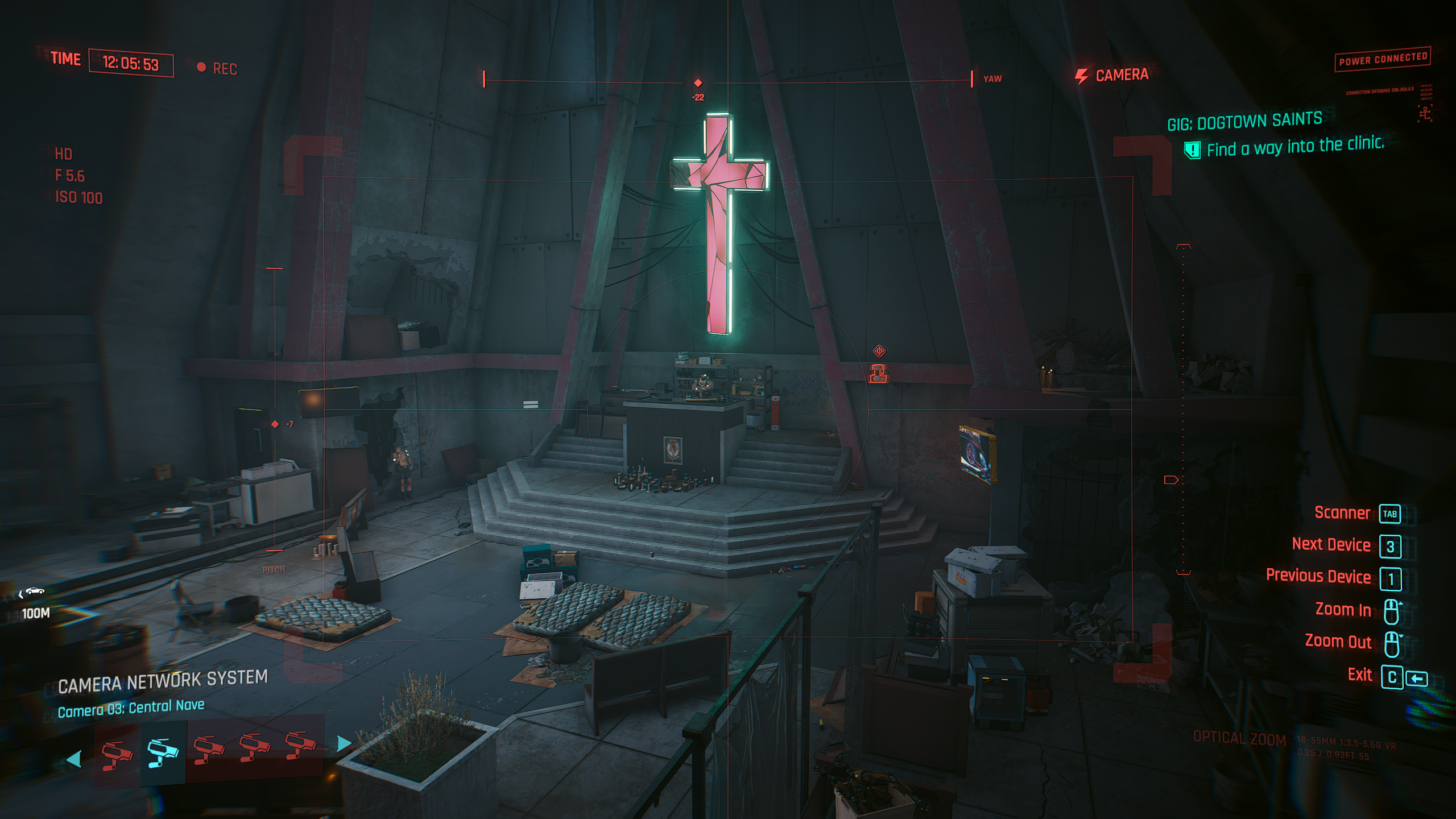Click the left arrow of the camera strip

[x=74, y=759]
